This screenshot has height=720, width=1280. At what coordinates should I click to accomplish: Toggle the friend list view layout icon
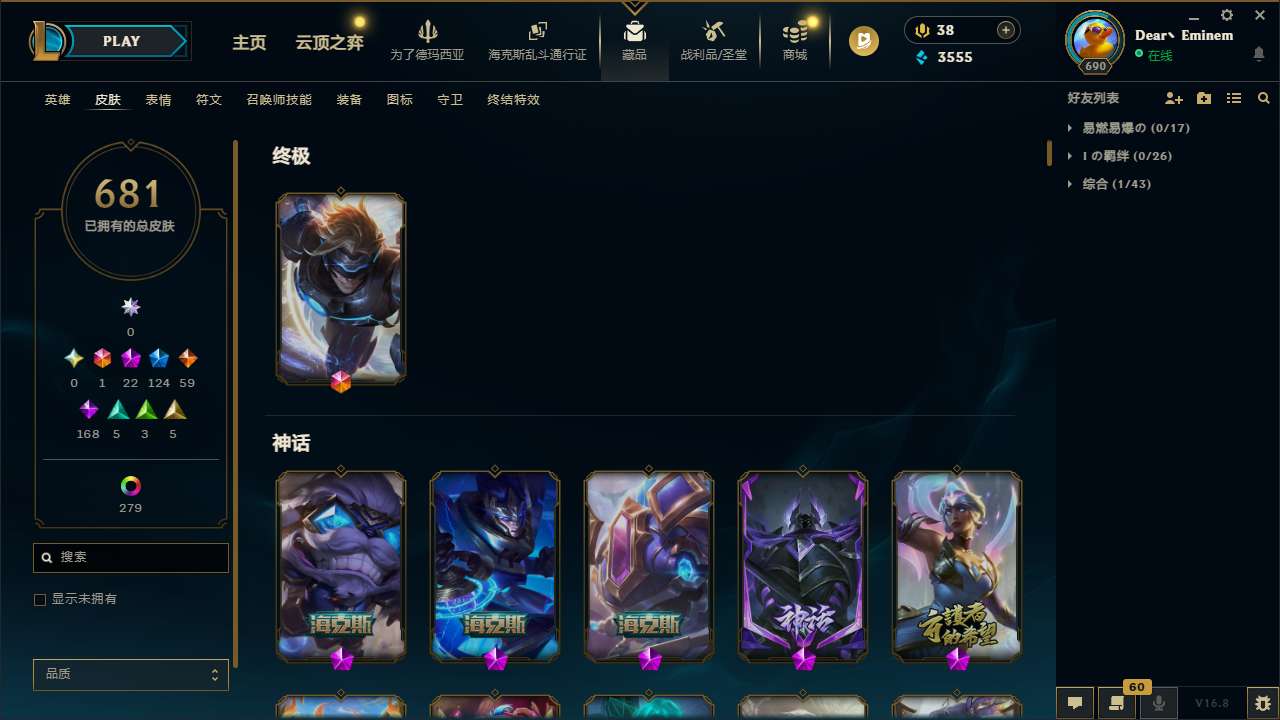point(1234,98)
